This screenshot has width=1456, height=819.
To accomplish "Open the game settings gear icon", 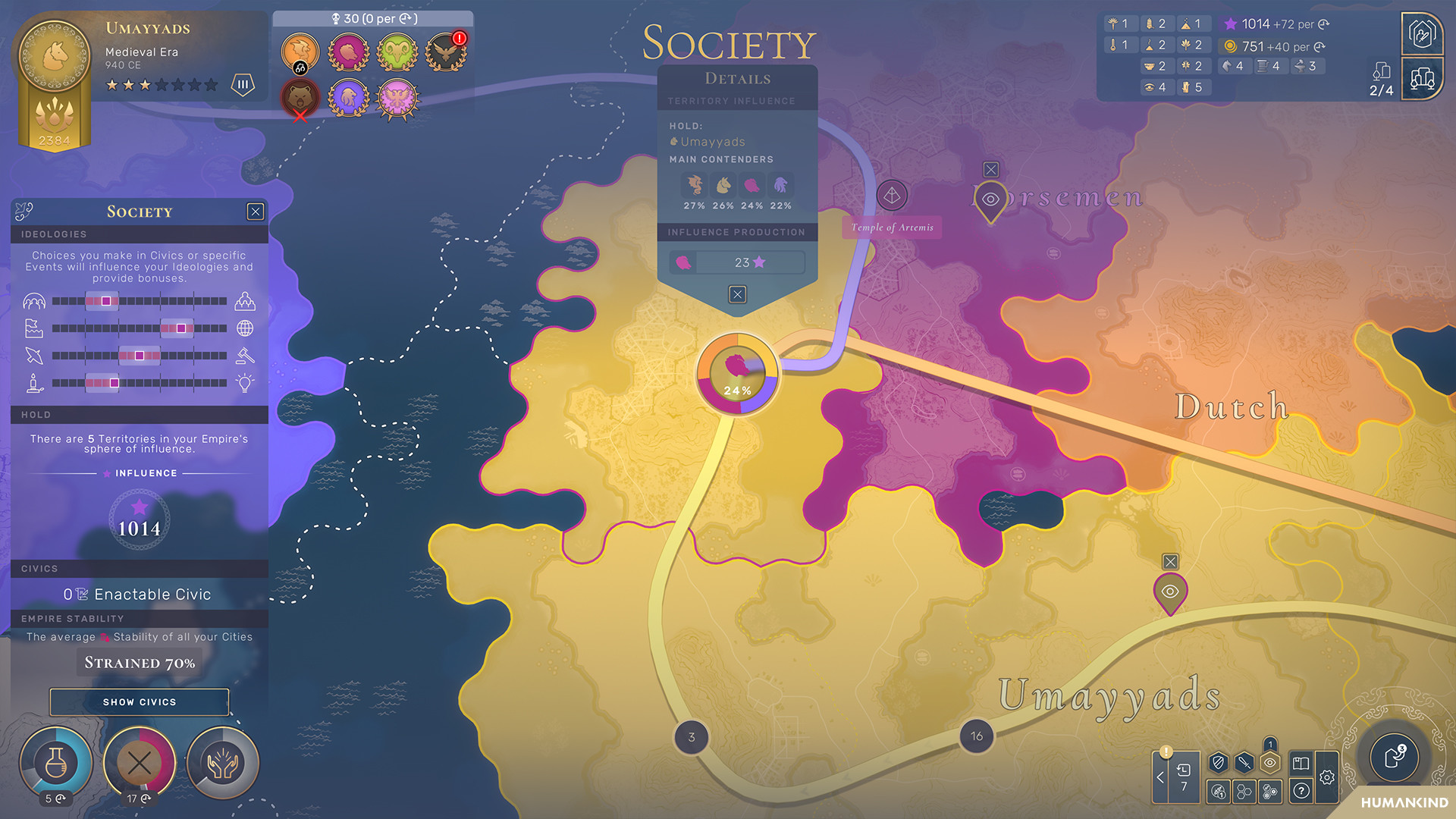I will pyautogui.click(x=1326, y=777).
